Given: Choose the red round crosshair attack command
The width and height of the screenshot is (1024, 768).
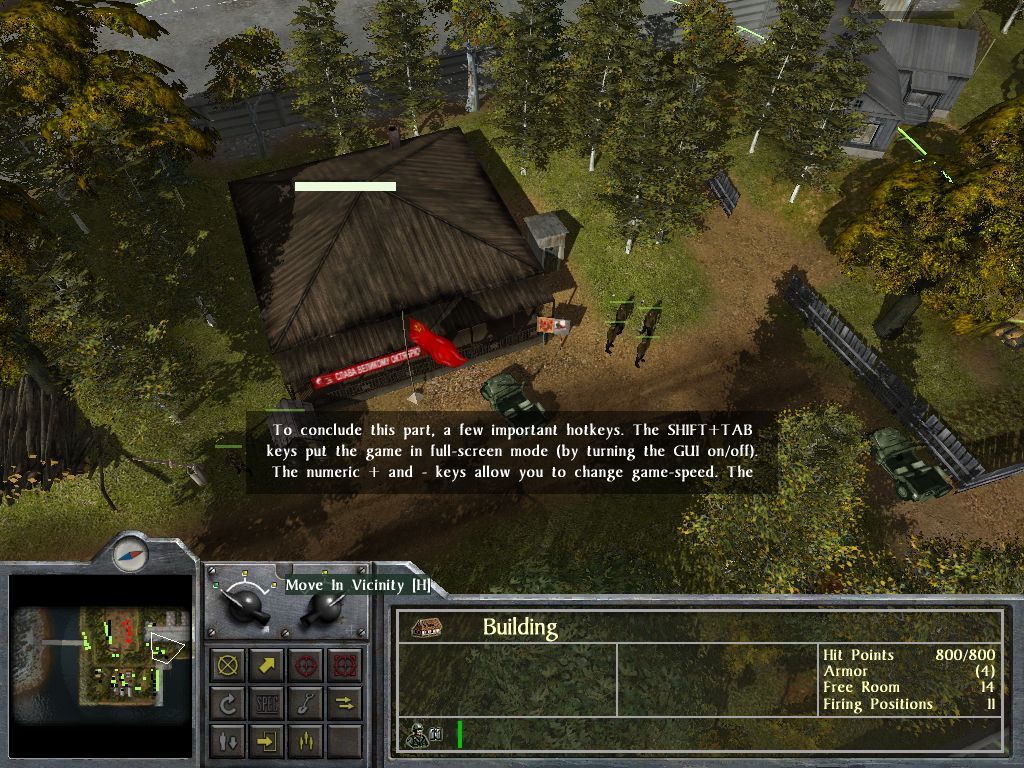Looking at the screenshot, I should [306, 664].
